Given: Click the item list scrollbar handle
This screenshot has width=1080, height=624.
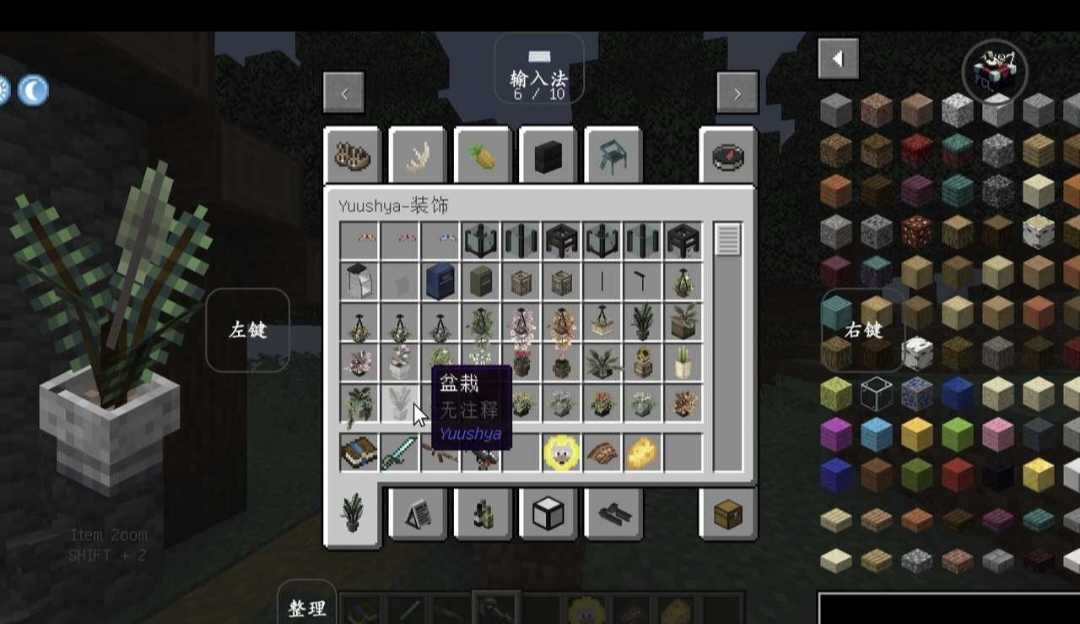Looking at the screenshot, I should [728, 240].
